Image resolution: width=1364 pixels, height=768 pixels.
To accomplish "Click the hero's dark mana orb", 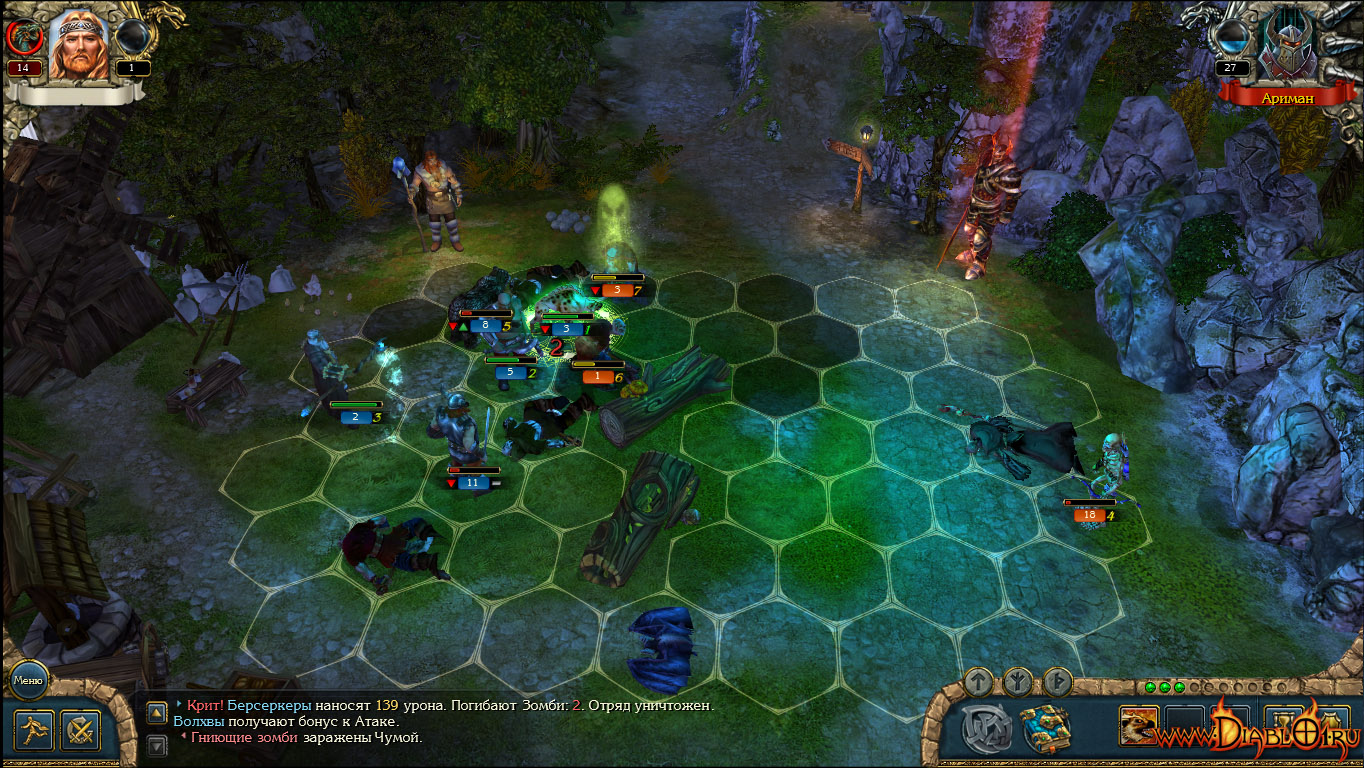I will tap(132, 37).
